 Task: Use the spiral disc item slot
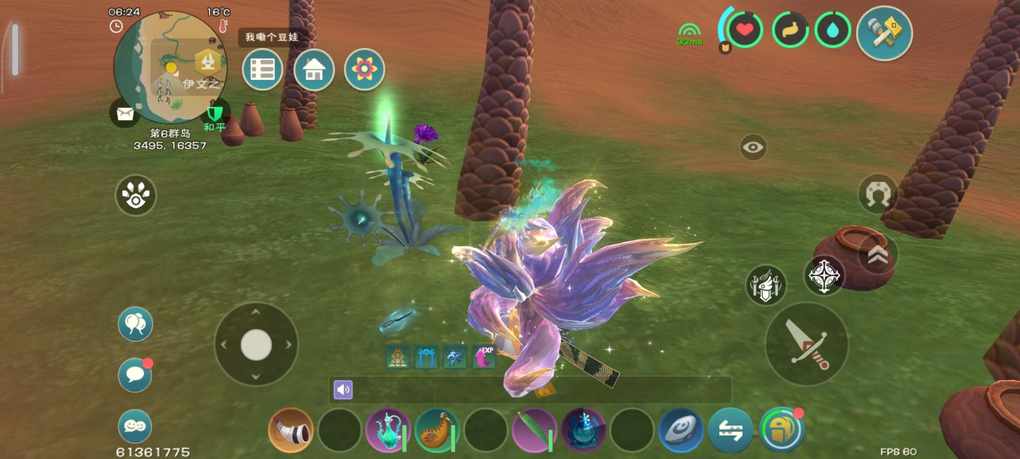coord(681,431)
